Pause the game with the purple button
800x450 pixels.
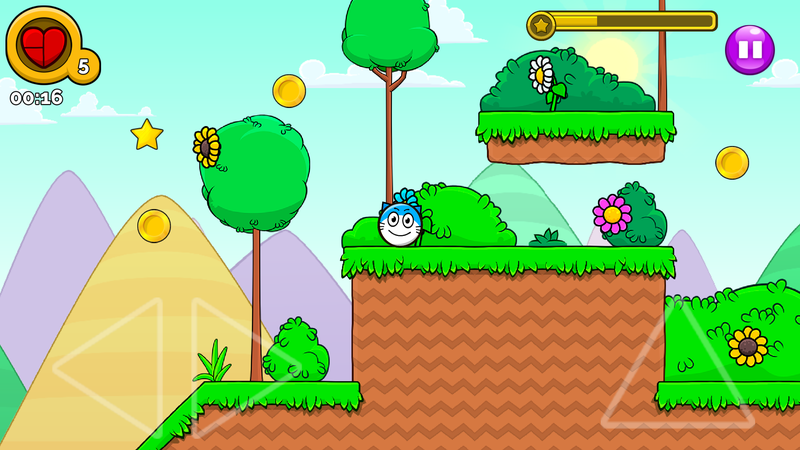click(750, 49)
